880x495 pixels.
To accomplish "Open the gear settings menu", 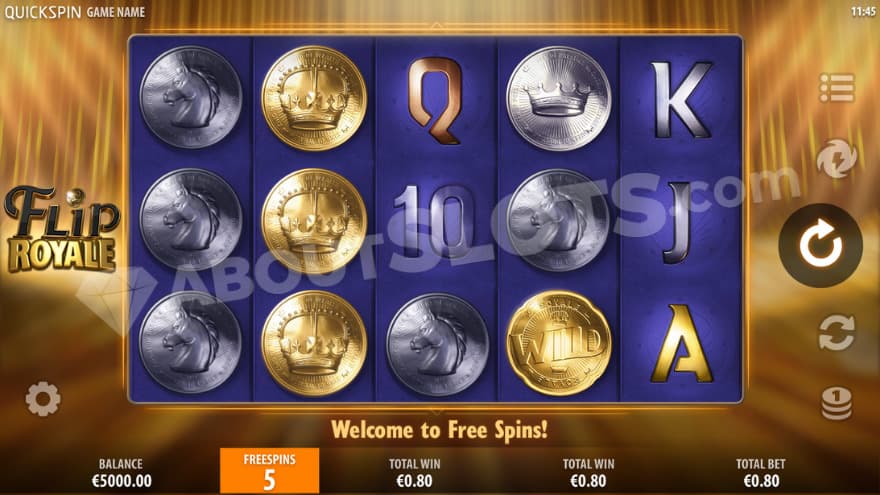I will (x=43, y=400).
